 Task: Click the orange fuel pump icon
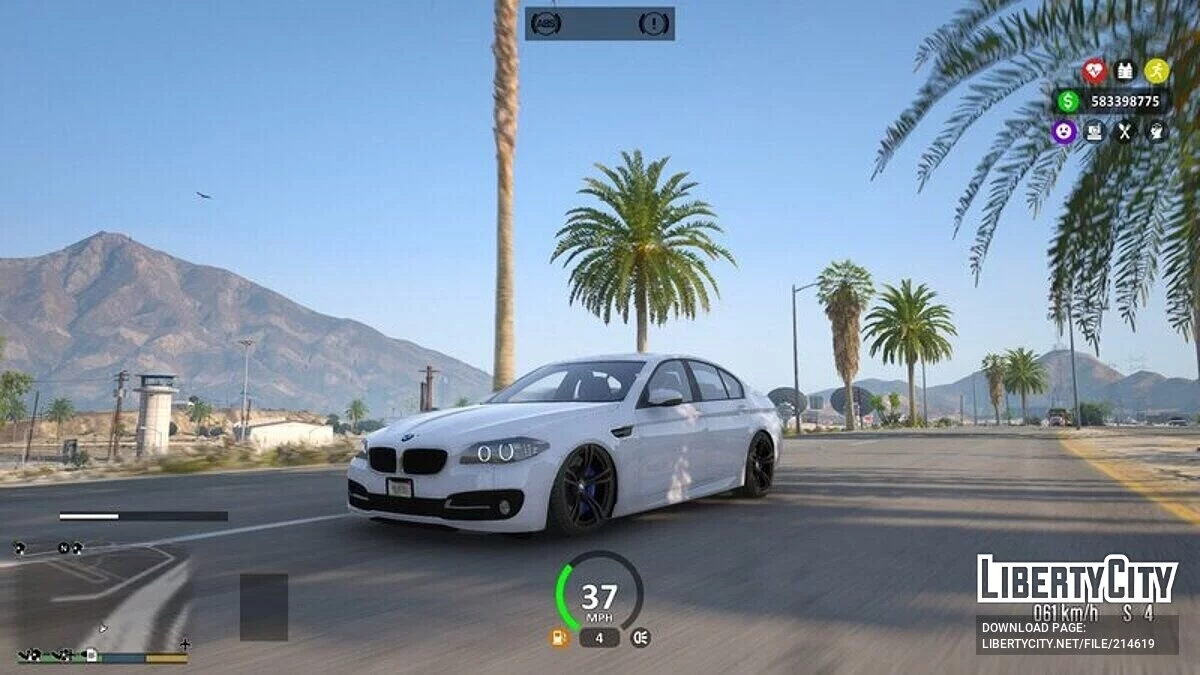point(560,637)
